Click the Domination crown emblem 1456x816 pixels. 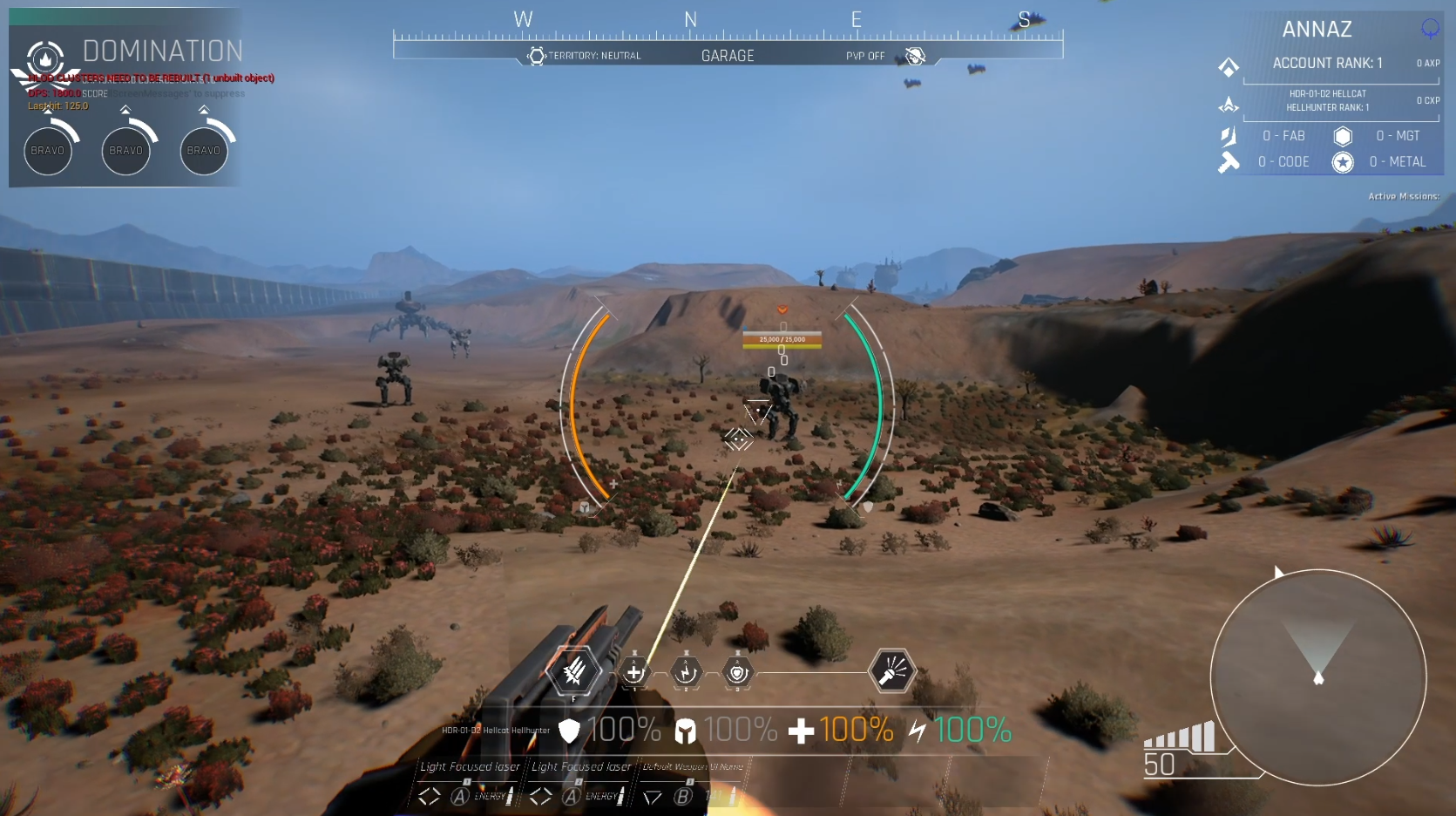(x=45, y=59)
